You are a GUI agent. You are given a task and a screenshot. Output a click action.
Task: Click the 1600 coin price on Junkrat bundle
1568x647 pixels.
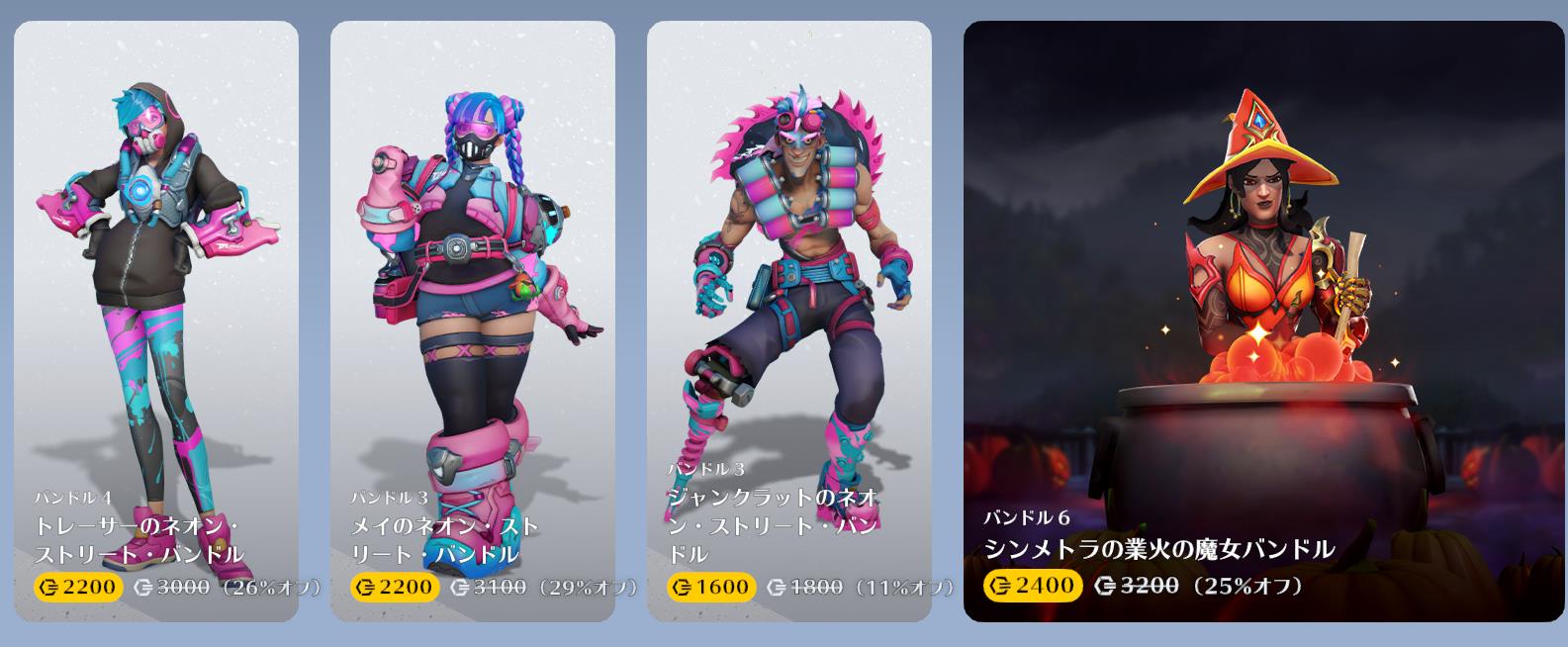710,587
